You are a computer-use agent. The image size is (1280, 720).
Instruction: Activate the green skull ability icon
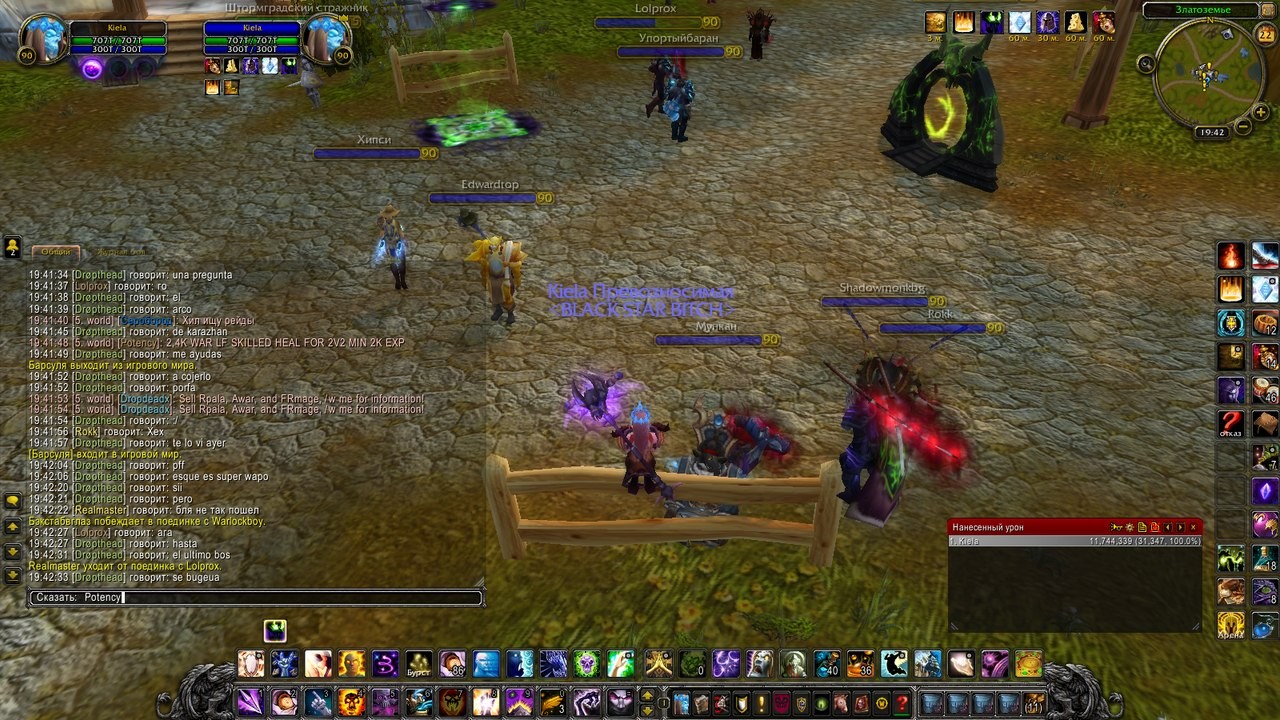tap(587, 664)
